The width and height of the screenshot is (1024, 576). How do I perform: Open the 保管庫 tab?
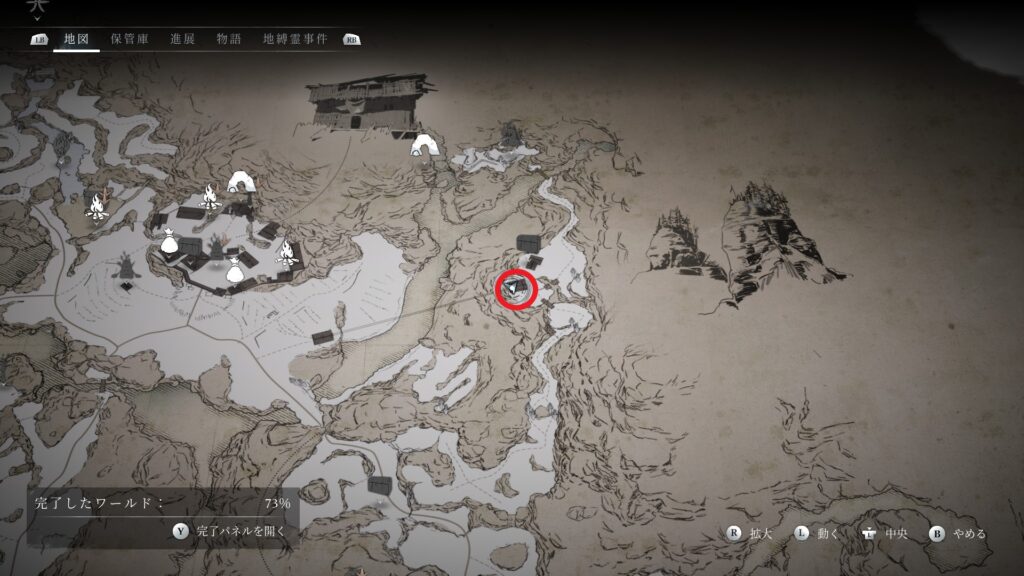pos(129,39)
